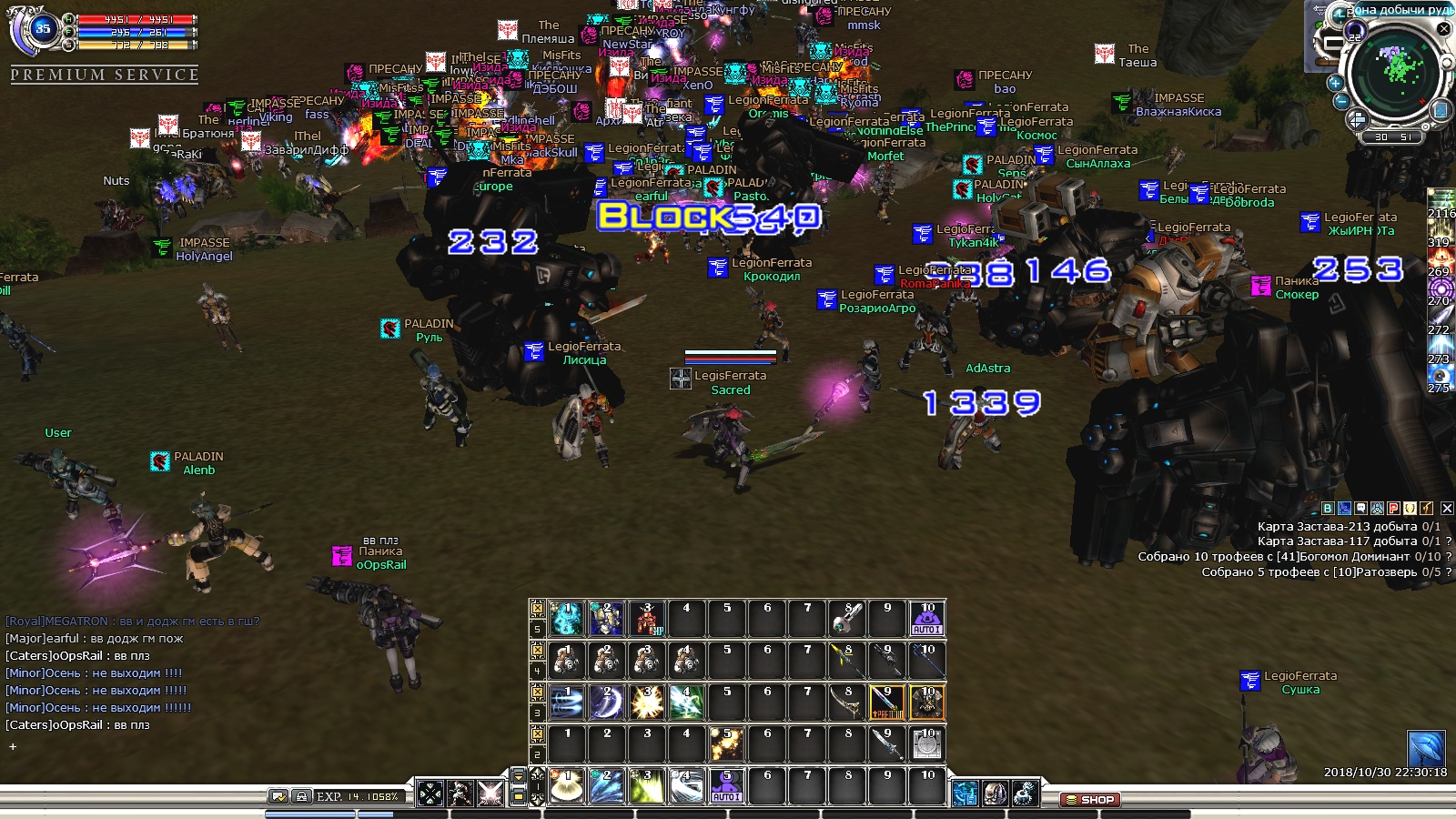
Task: Activate the red mech skill with SHP tag
Action: [x=647, y=619]
